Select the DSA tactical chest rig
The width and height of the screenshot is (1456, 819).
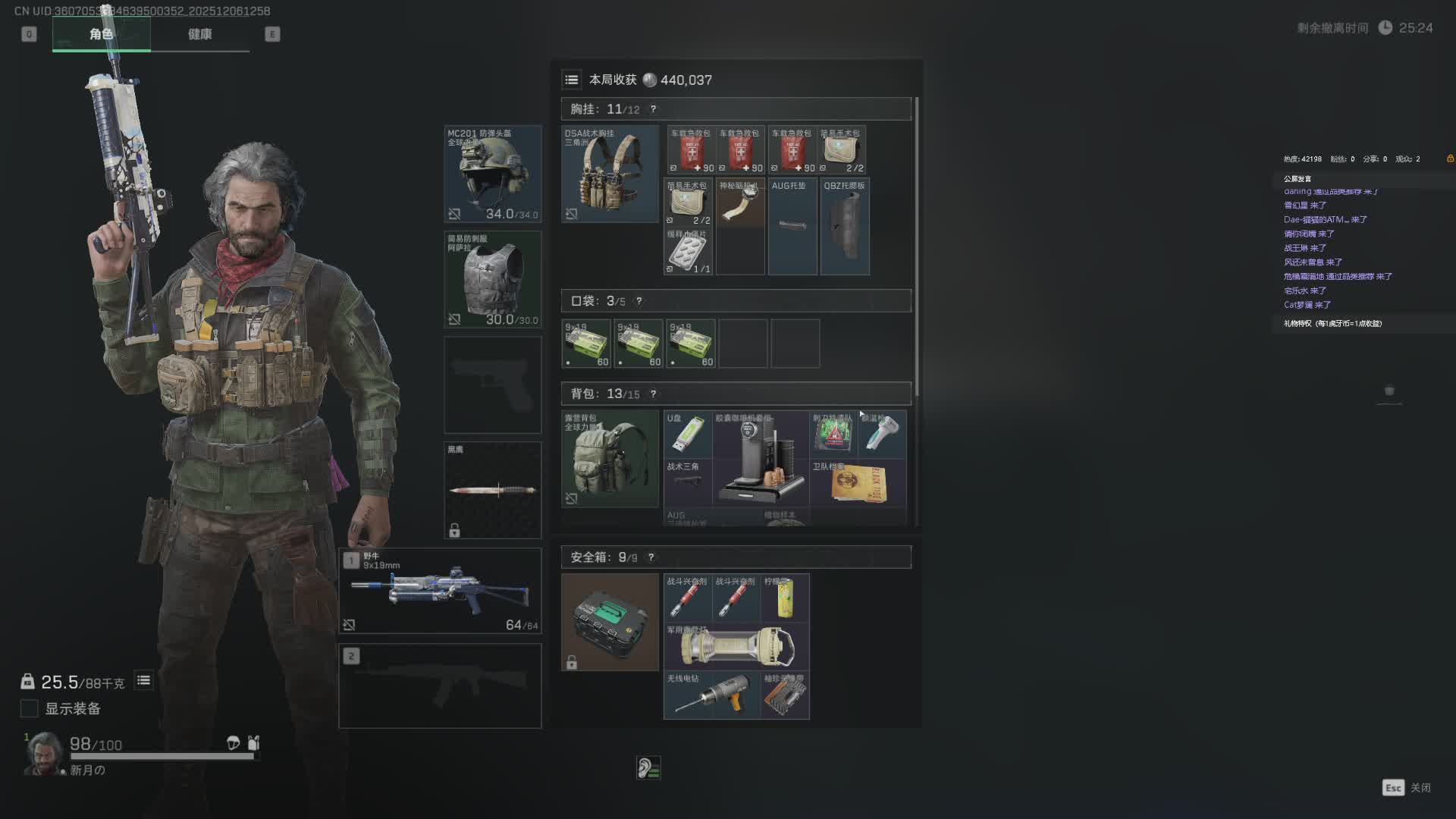click(610, 174)
